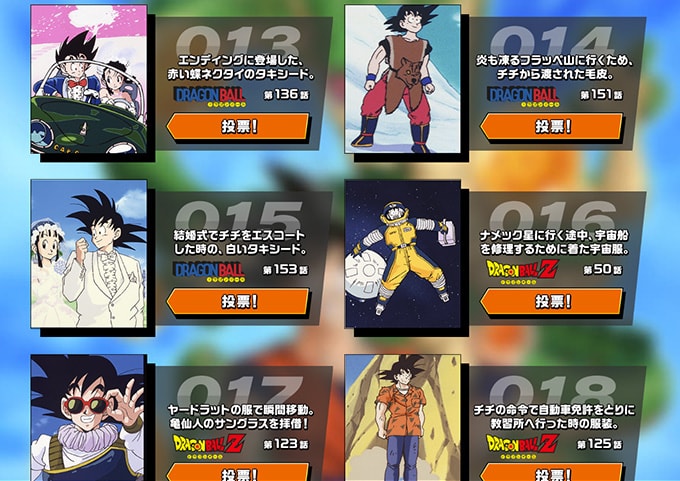The image size is (680, 481).
Task: Open the Goku with sunglasses thumbnail
Action: coord(89,417)
